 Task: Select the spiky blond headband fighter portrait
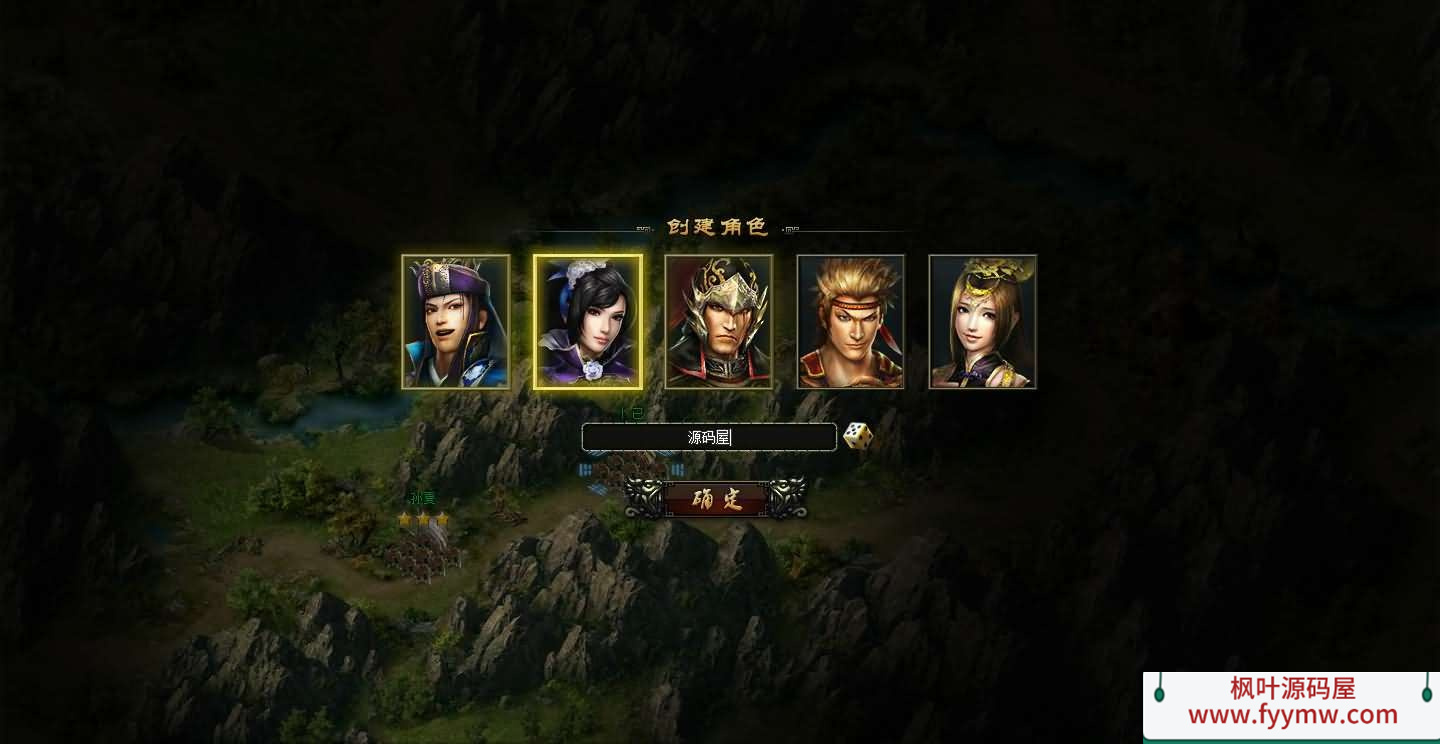(851, 322)
